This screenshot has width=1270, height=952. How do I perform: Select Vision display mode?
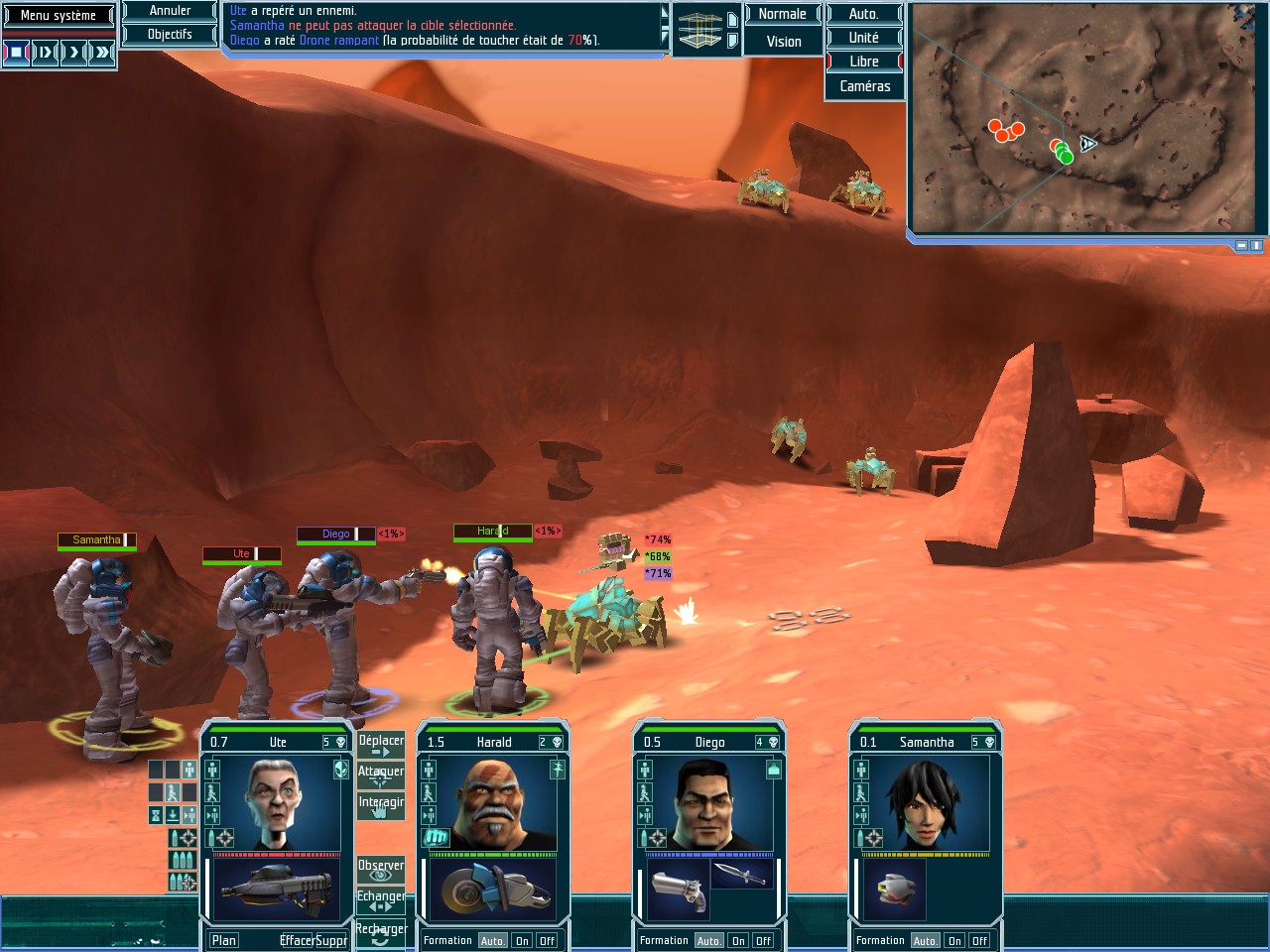click(783, 42)
